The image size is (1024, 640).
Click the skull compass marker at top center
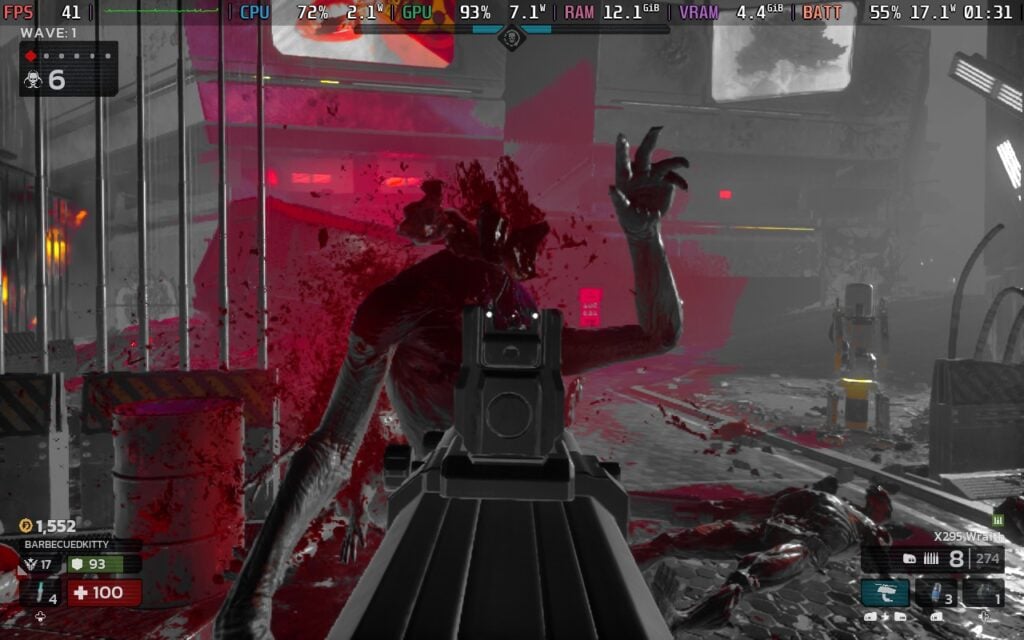coord(511,38)
